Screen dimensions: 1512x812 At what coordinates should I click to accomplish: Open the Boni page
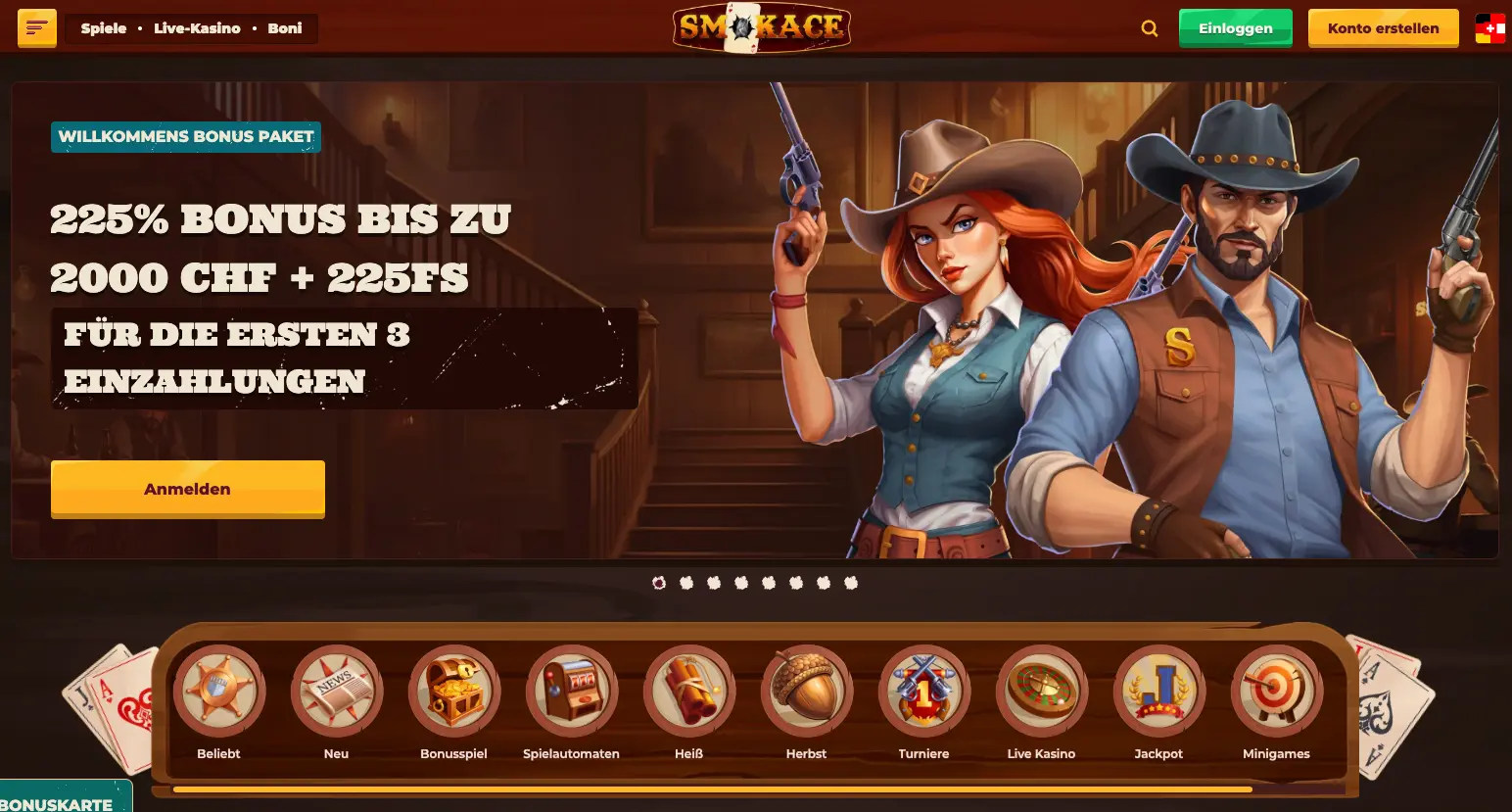[285, 28]
